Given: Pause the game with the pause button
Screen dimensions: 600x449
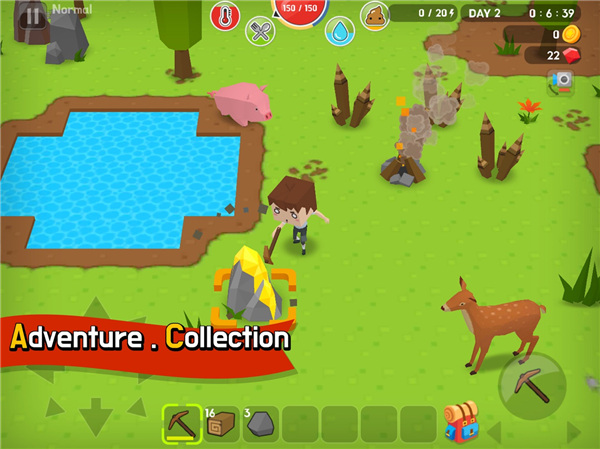Looking at the screenshot, I should point(33,16).
